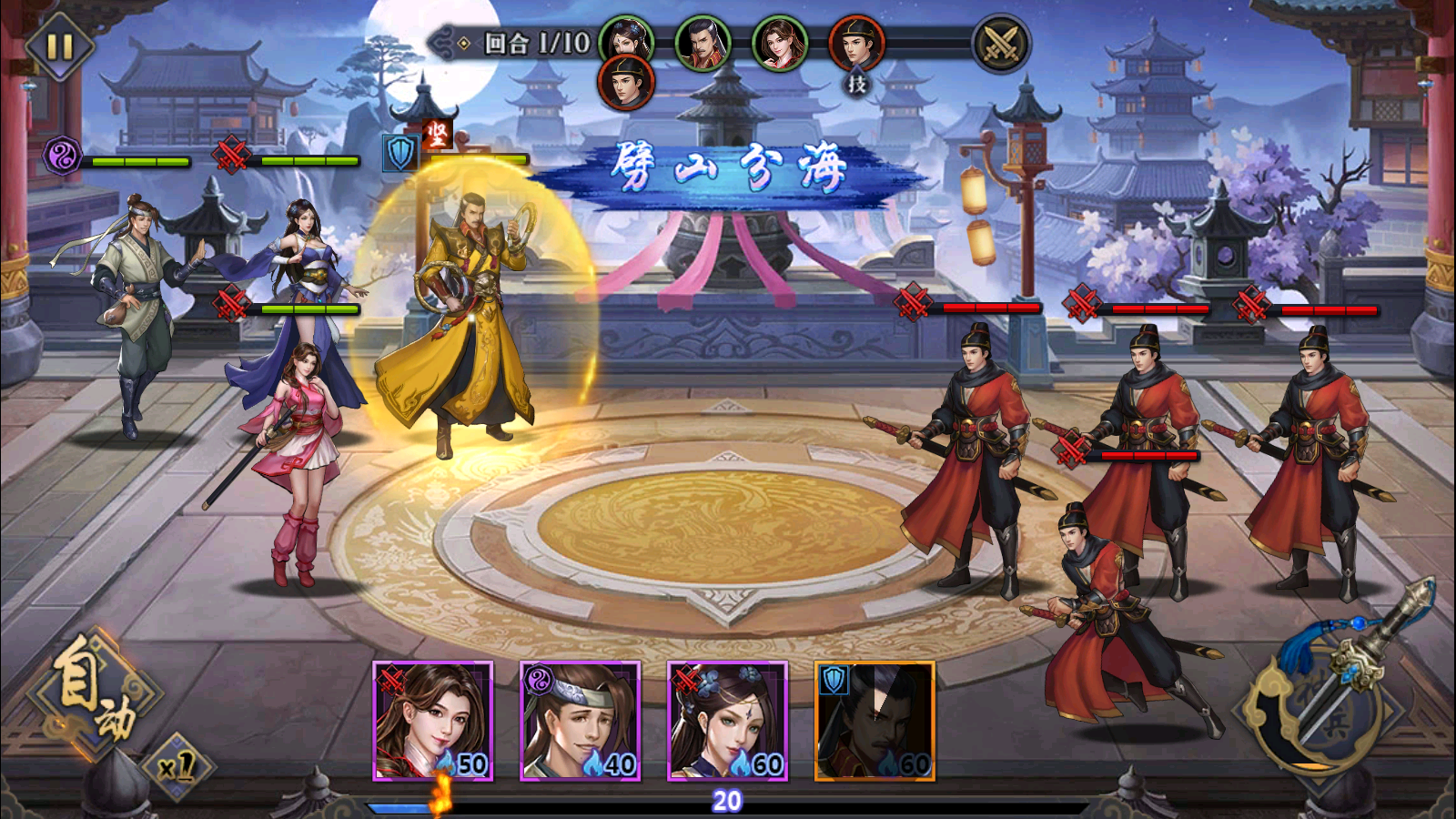The width and height of the screenshot is (1456, 819).
Task: Use the 50-cost red-dressed heroine skill card
Action: [433, 721]
